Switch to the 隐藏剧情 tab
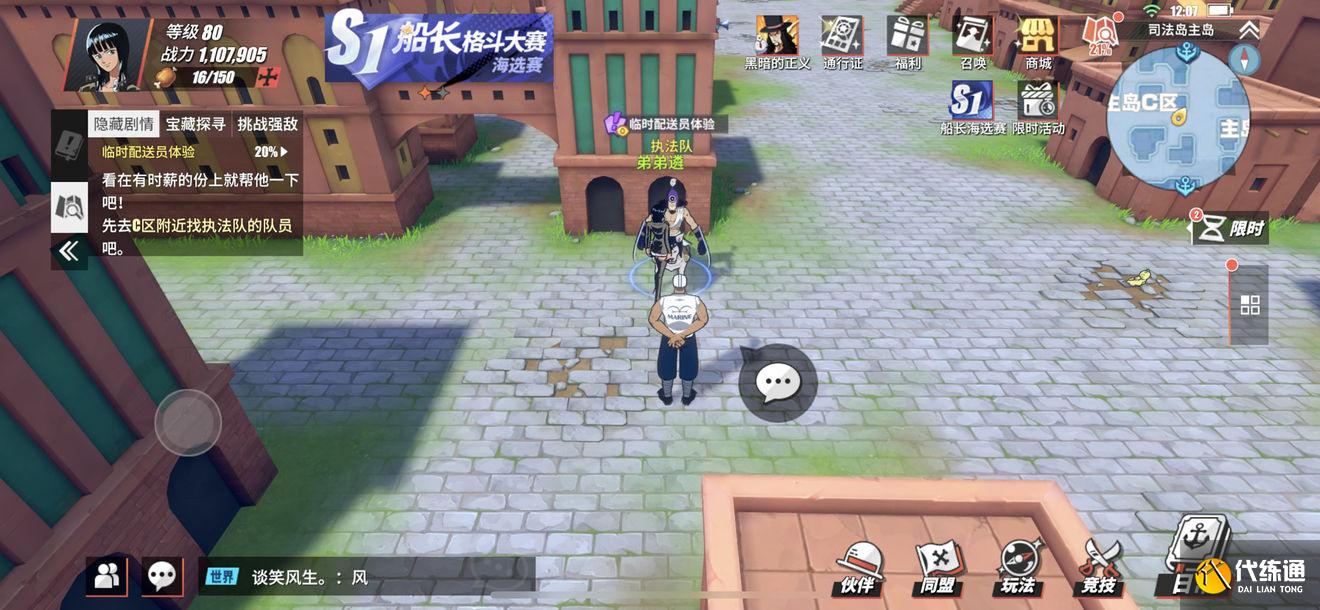Screen dimensions: 1320x610 [x=123, y=125]
